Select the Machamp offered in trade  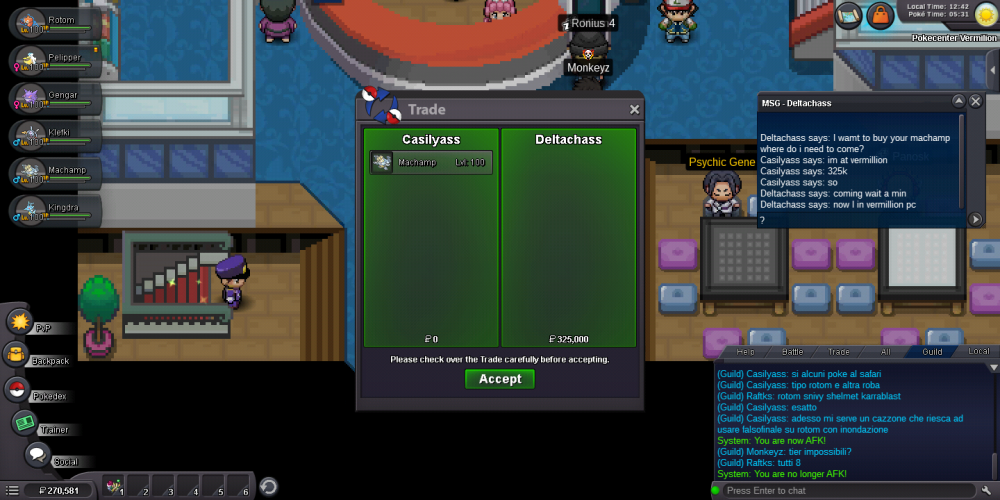(431, 163)
